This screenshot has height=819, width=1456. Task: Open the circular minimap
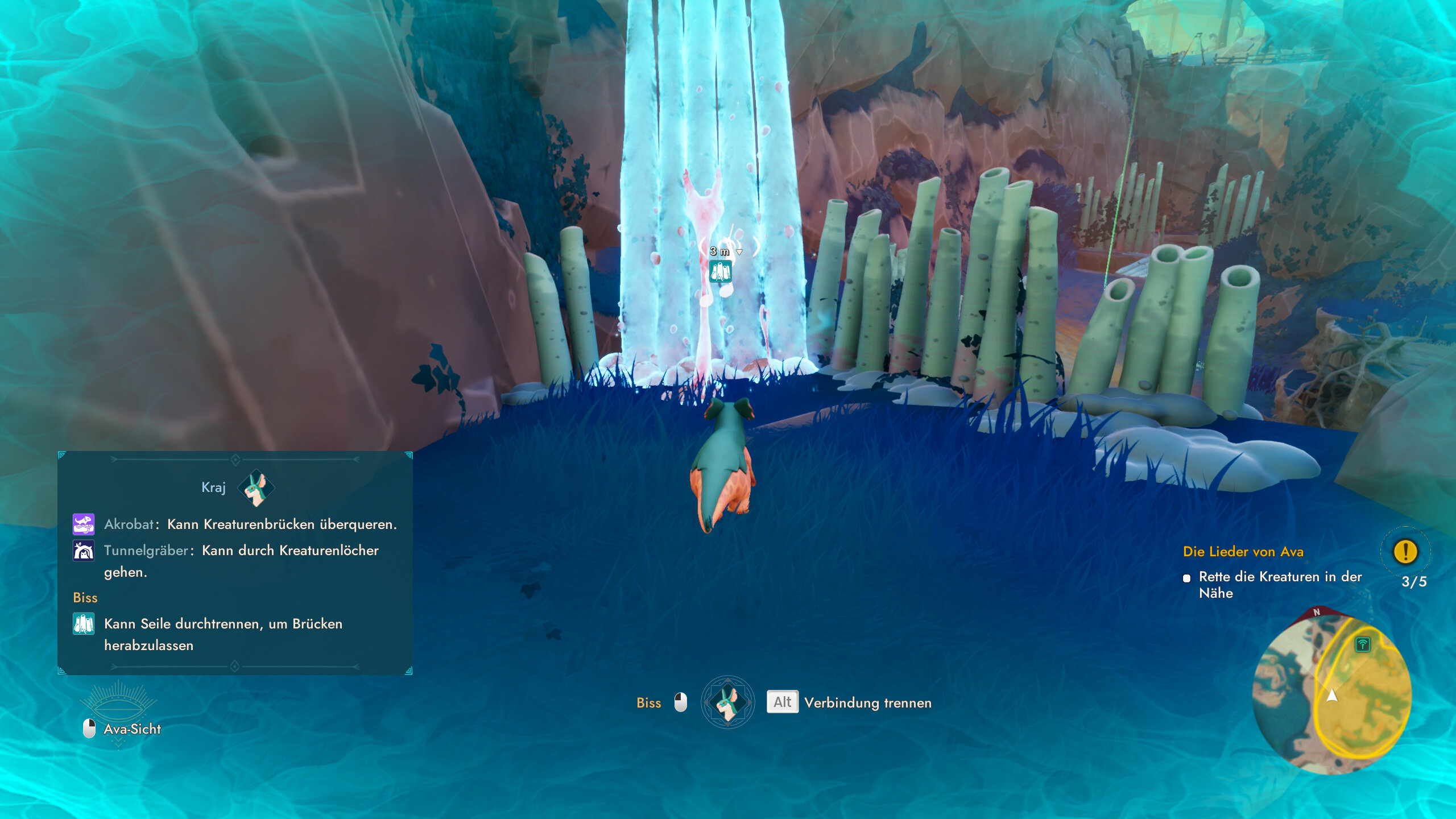(1332, 694)
